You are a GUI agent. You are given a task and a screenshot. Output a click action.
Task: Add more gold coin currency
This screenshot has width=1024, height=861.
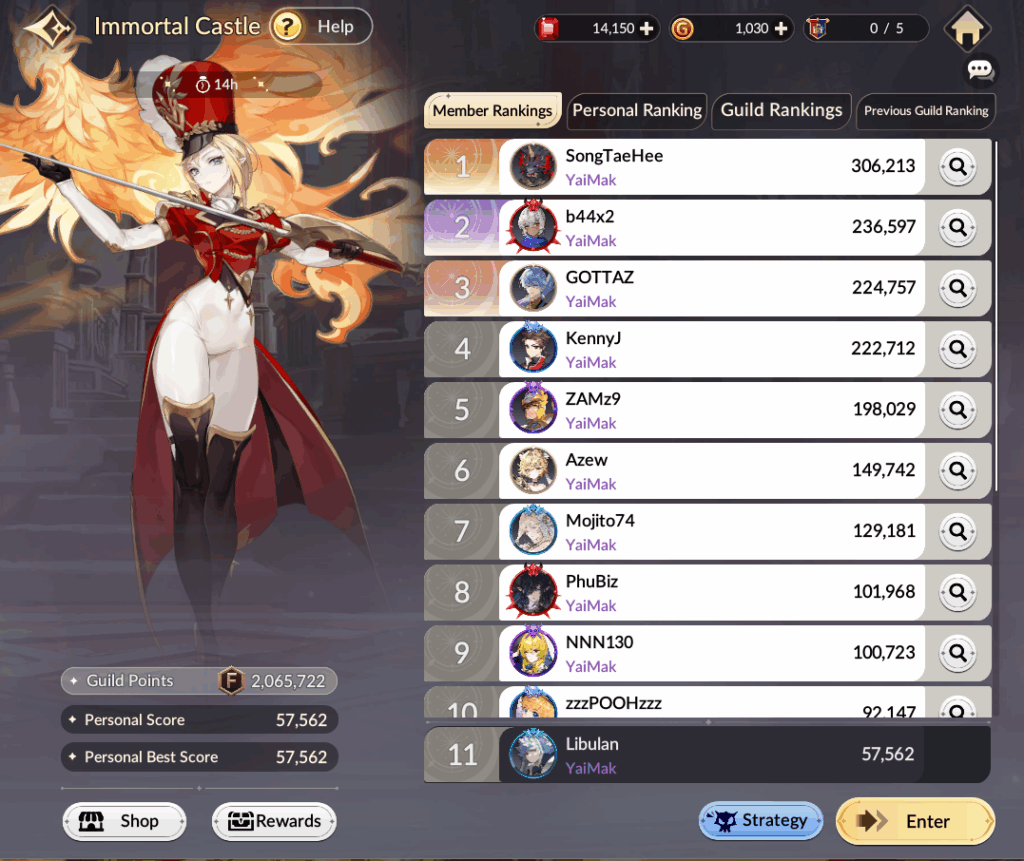pos(782,28)
